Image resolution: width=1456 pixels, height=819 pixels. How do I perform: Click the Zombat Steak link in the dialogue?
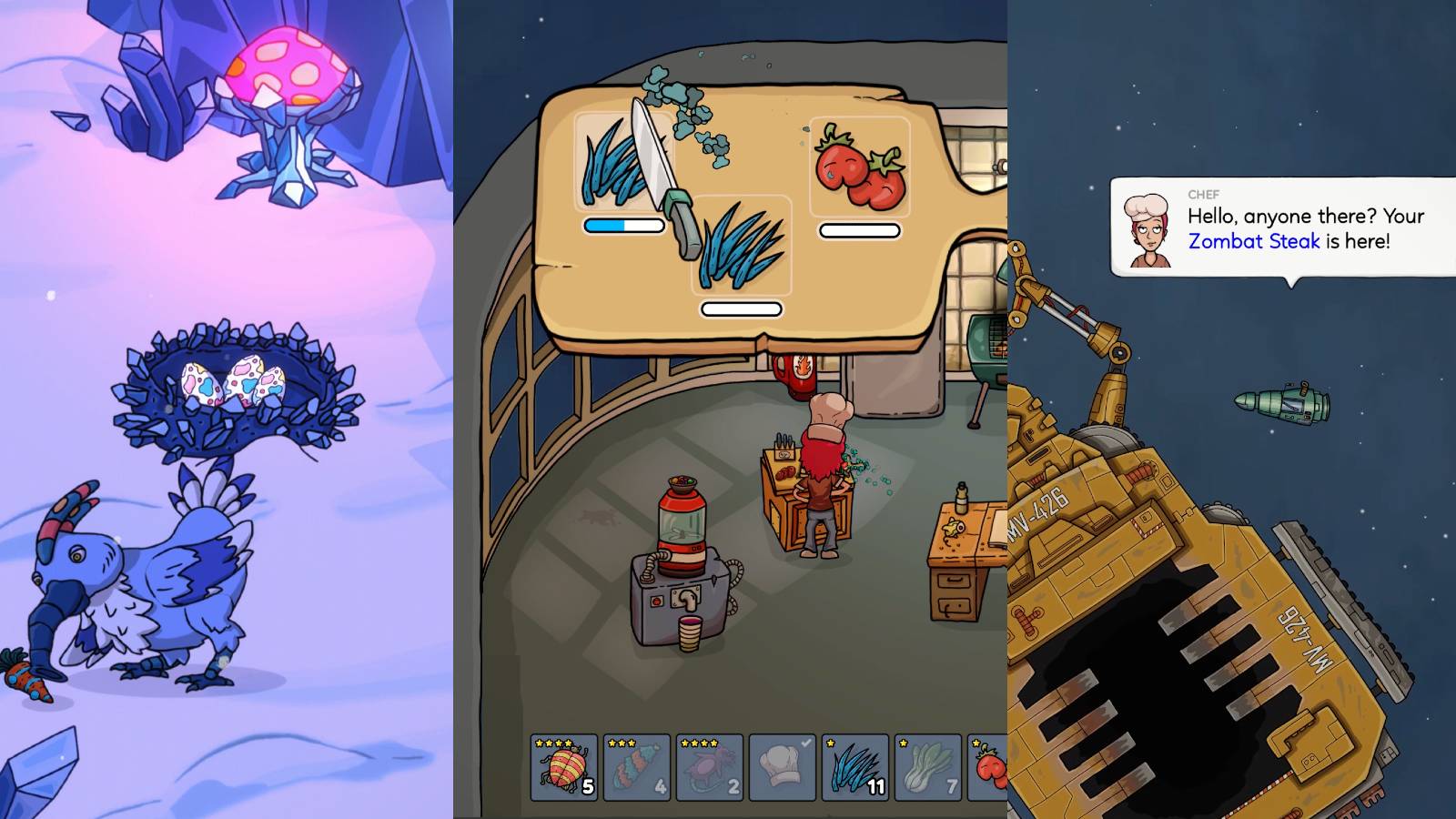coord(1252,242)
